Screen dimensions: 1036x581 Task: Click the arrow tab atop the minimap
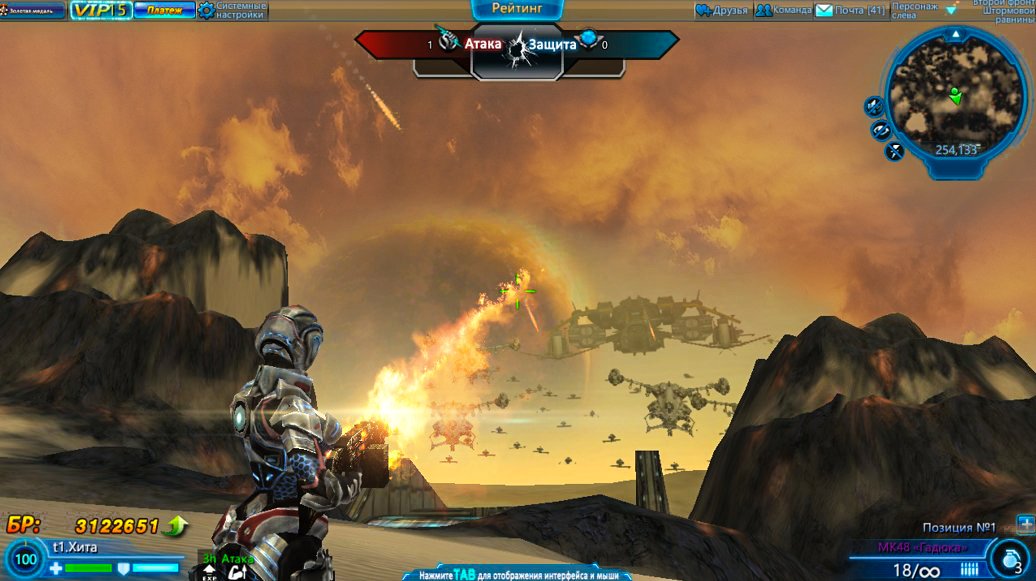pyautogui.click(x=955, y=34)
